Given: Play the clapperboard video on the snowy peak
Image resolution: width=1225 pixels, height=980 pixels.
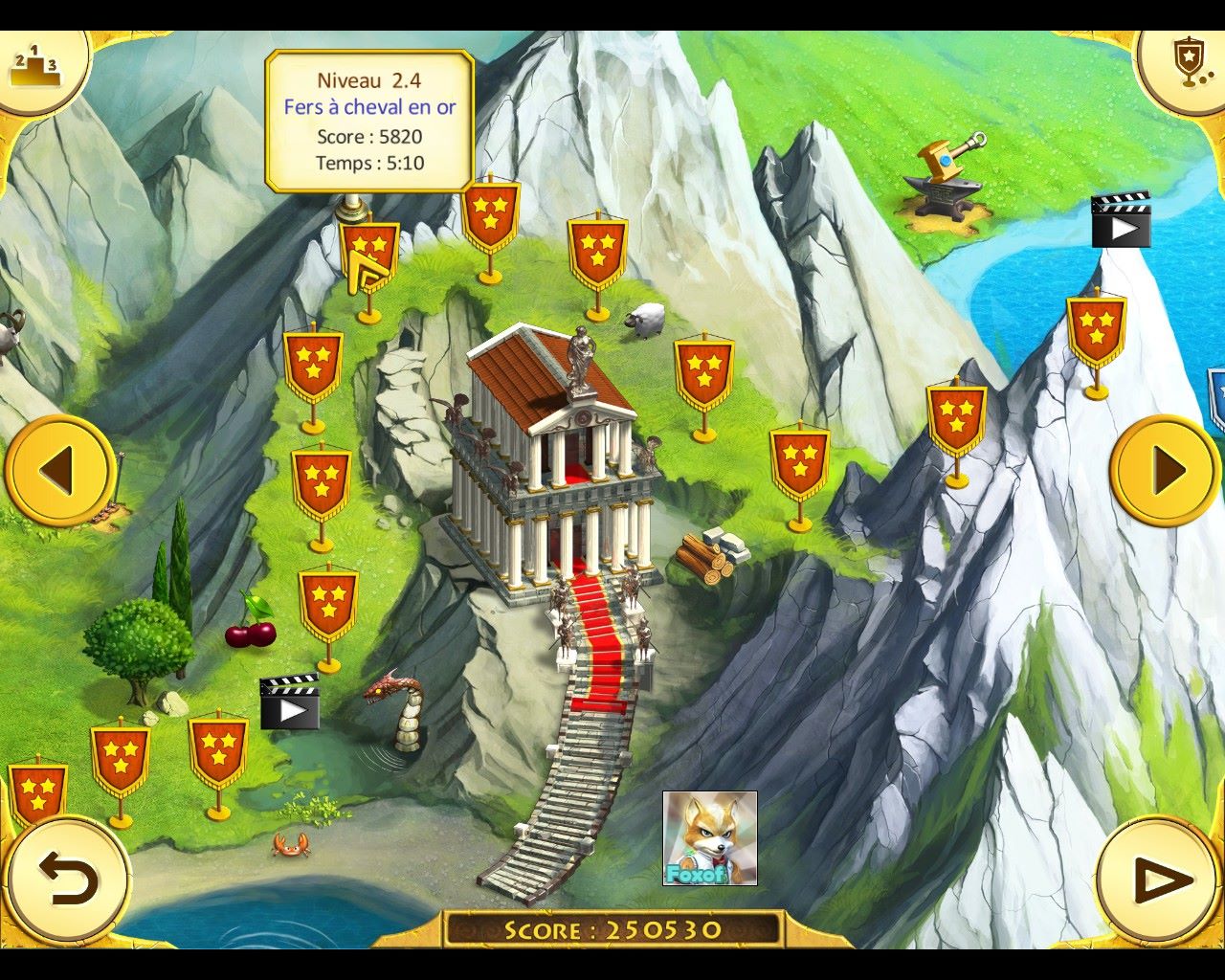Looking at the screenshot, I should [x=1121, y=220].
